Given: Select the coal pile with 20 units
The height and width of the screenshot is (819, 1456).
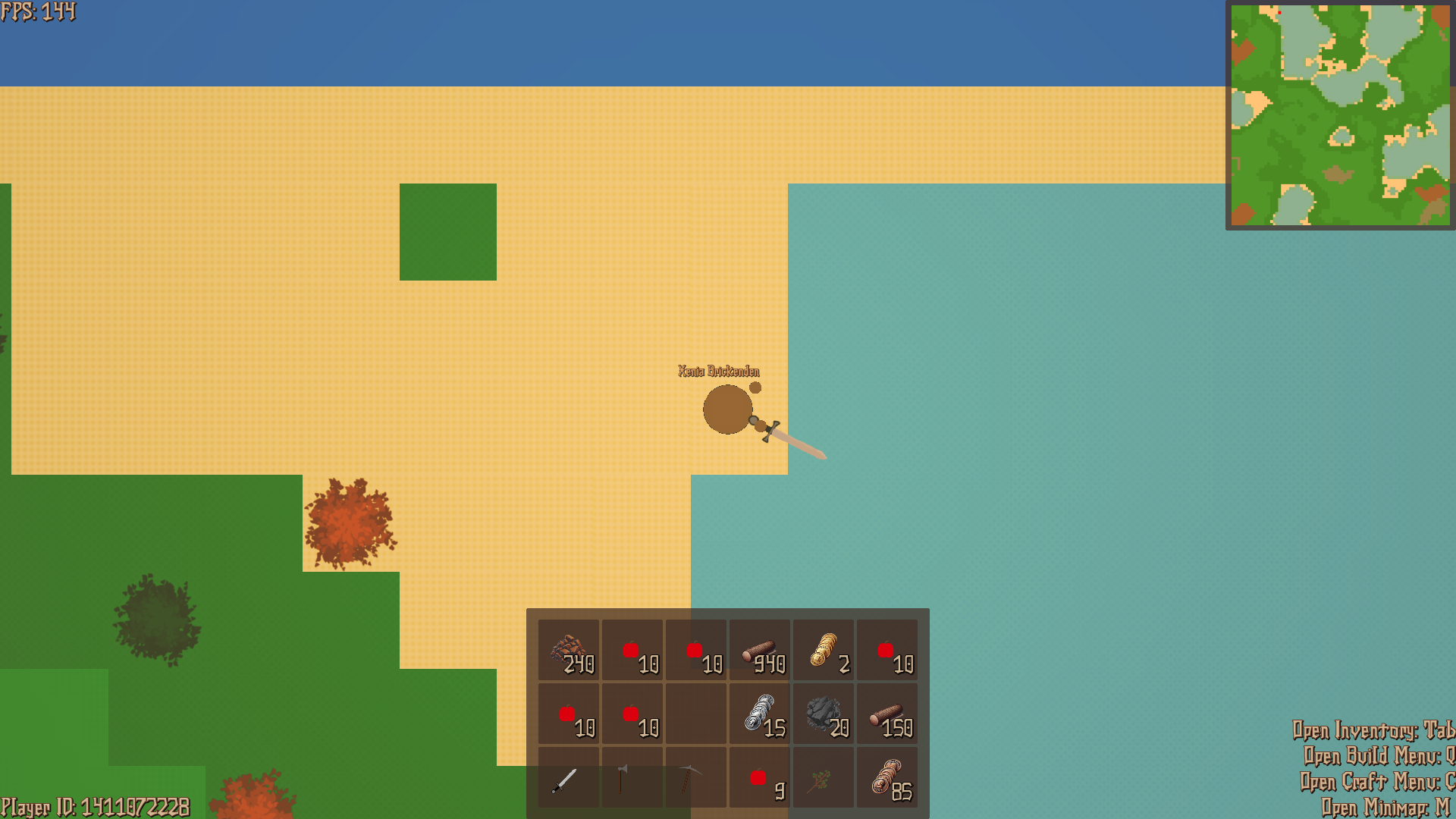Looking at the screenshot, I should click(x=824, y=713).
